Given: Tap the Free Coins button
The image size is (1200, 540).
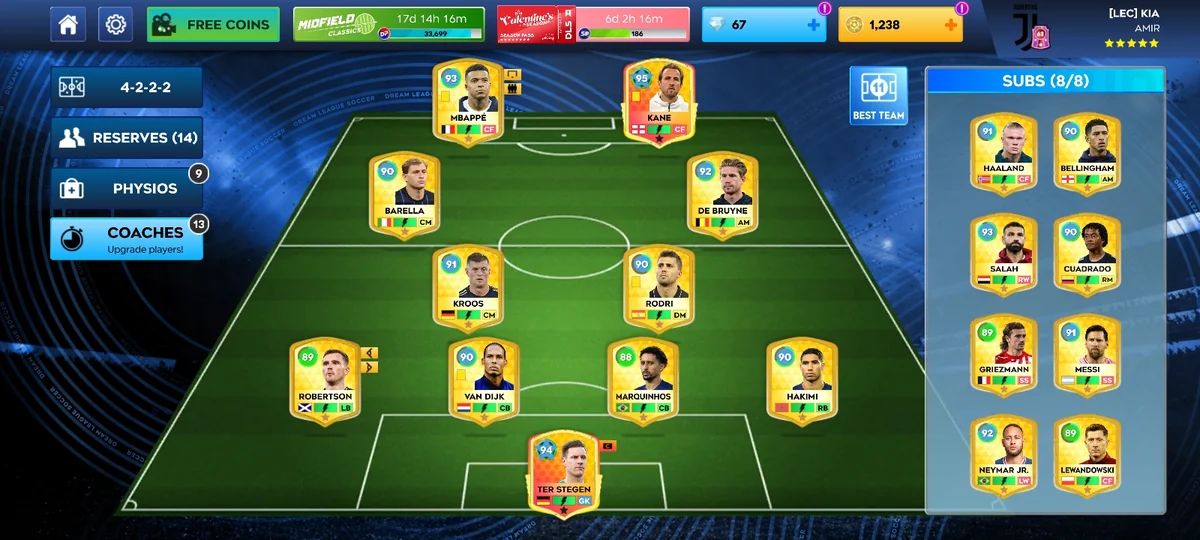Looking at the screenshot, I should click(213, 24).
